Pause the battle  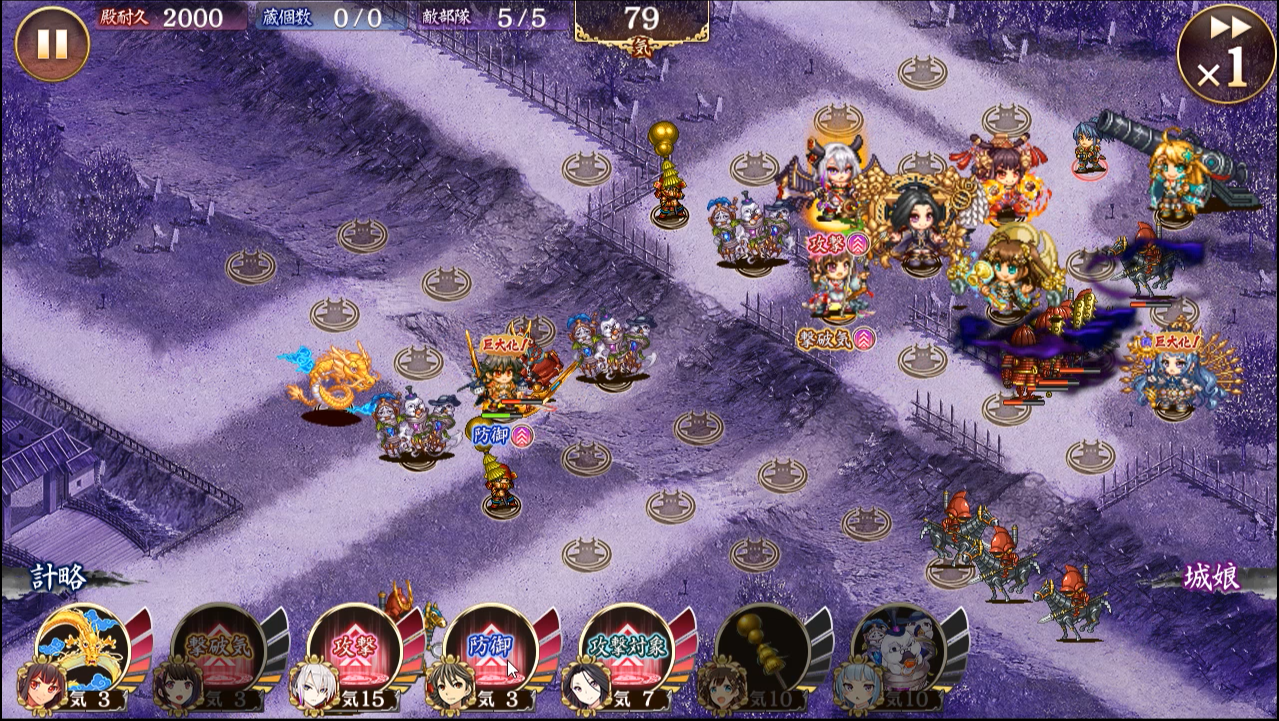coord(52,44)
